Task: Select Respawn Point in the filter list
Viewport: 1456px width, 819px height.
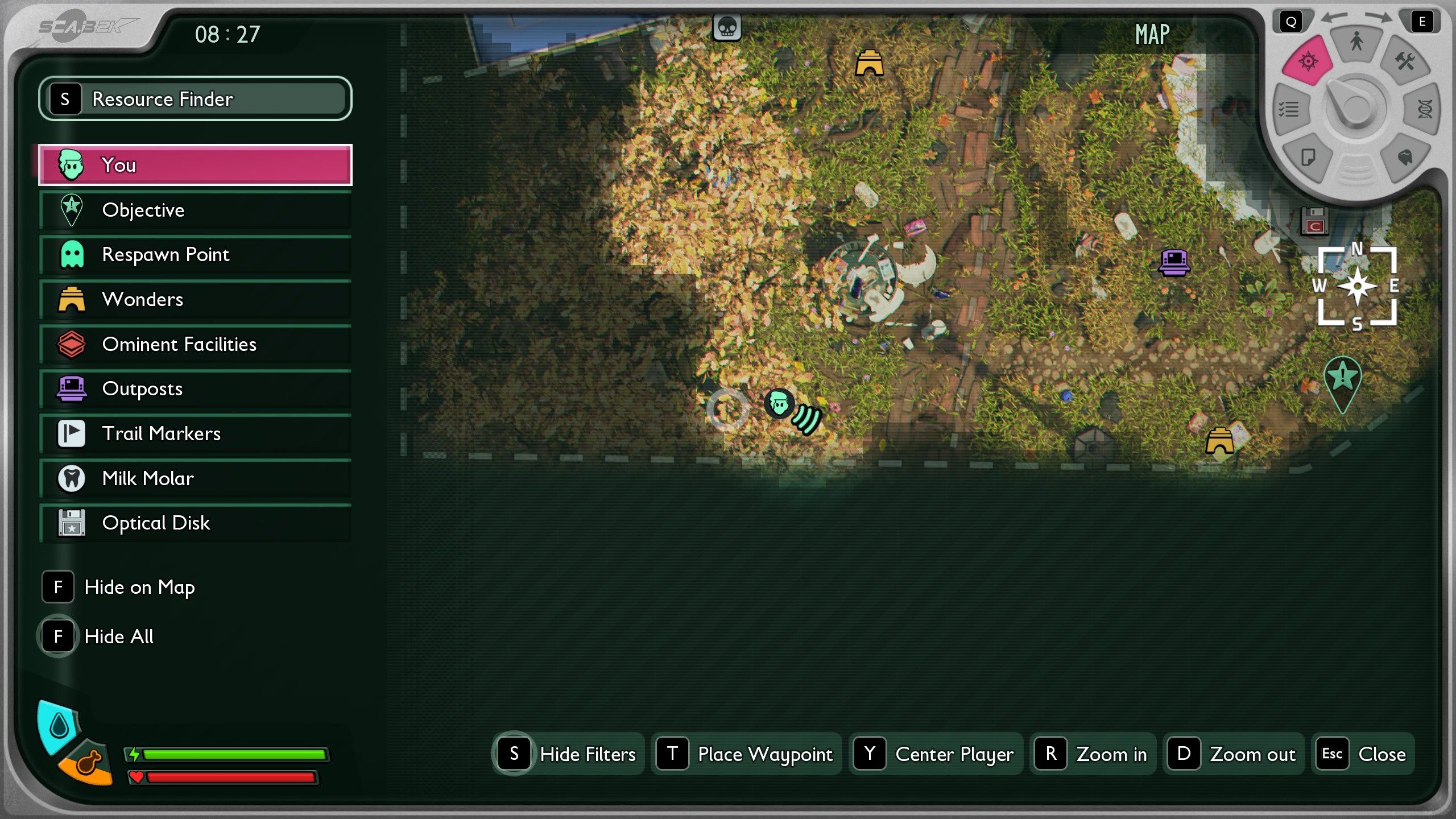Action: [x=195, y=255]
